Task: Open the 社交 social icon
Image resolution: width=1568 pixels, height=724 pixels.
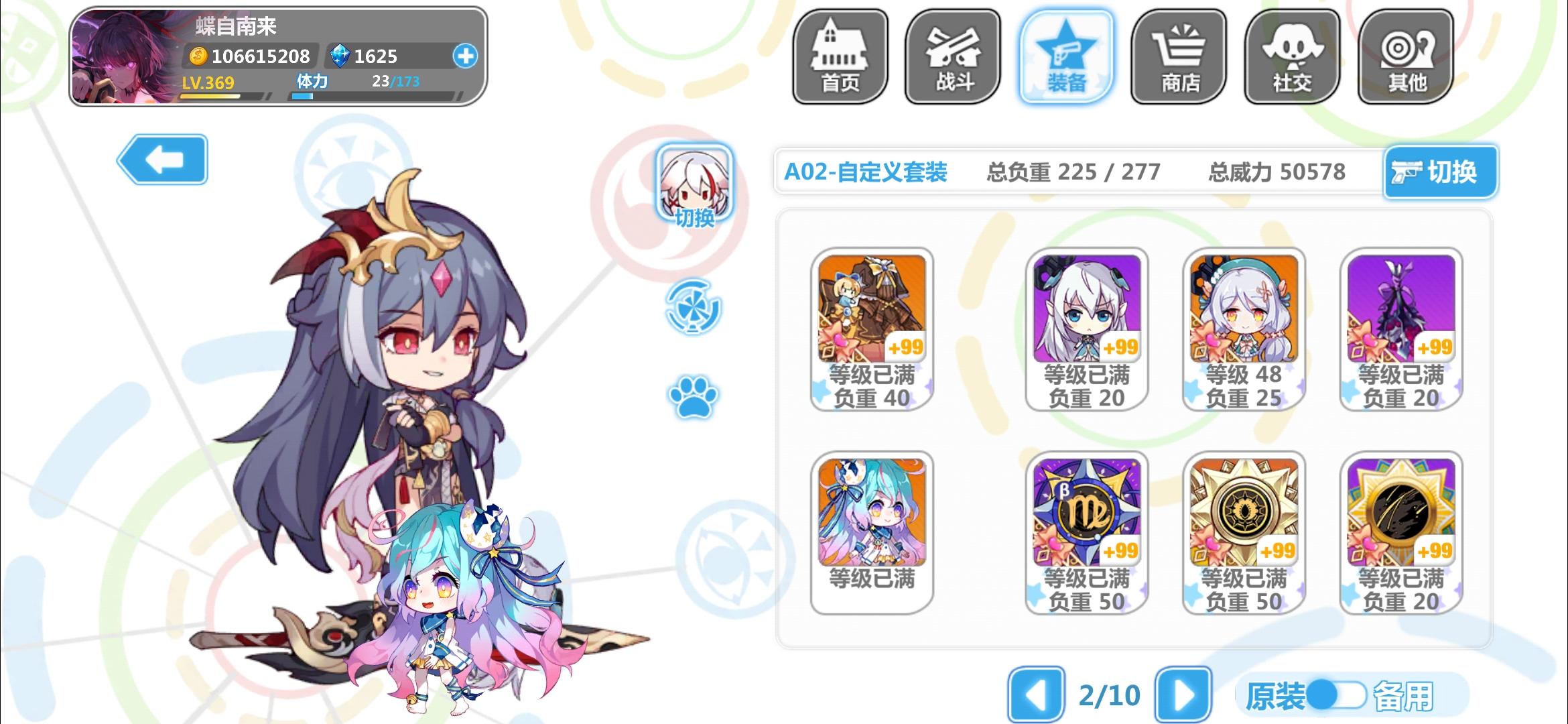Action: [1293, 57]
